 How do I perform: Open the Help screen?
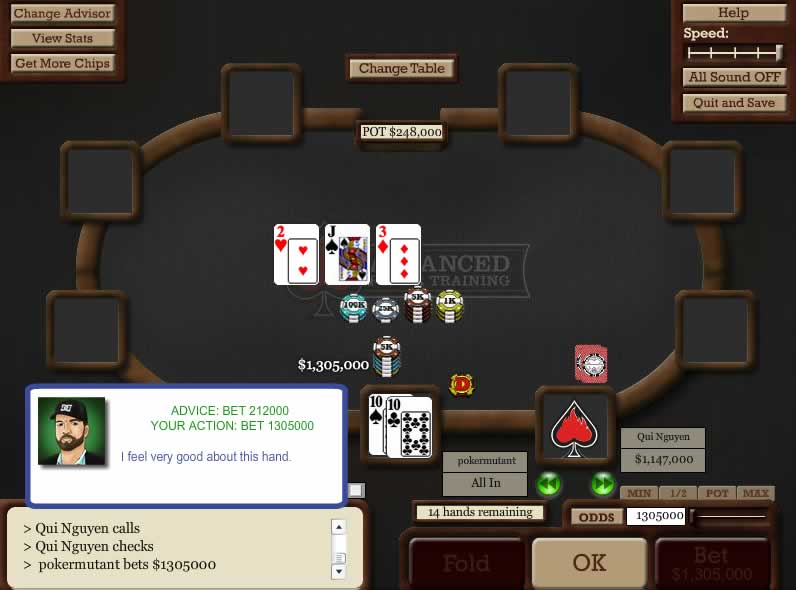pyautogui.click(x=733, y=13)
